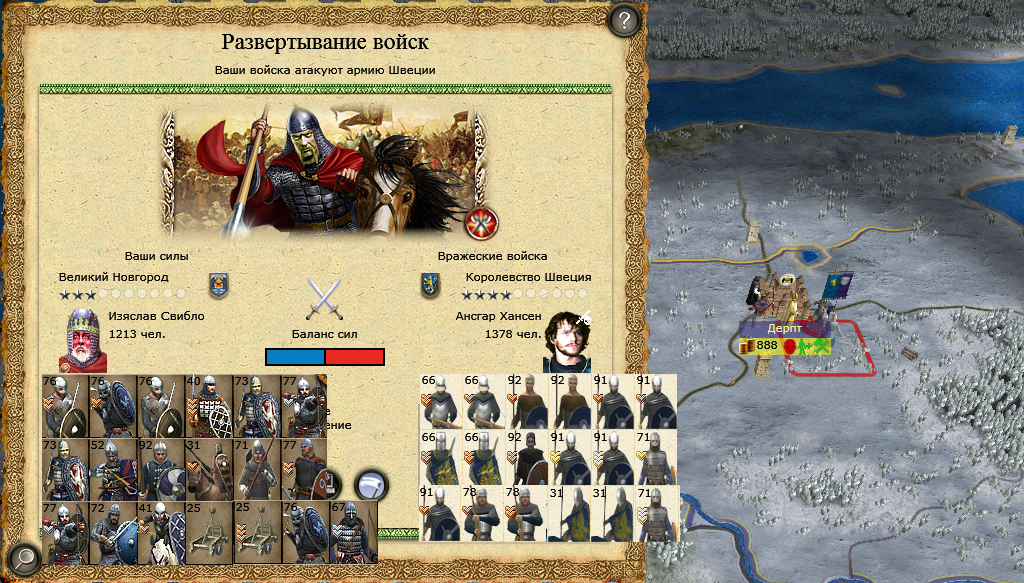Click the crossed axes battle emblem
The height and width of the screenshot is (583, 1024).
click(482, 222)
